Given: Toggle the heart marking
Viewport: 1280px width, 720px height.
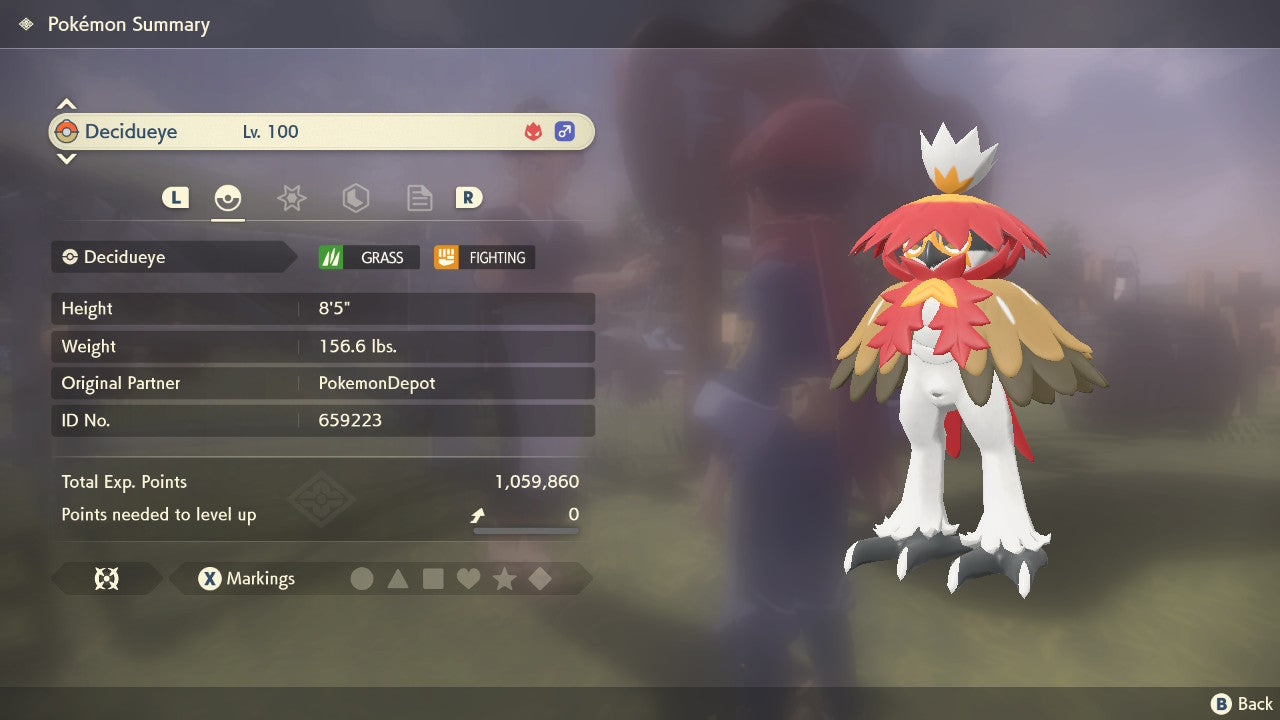Looking at the screenshot, I should tap(468, 579).
